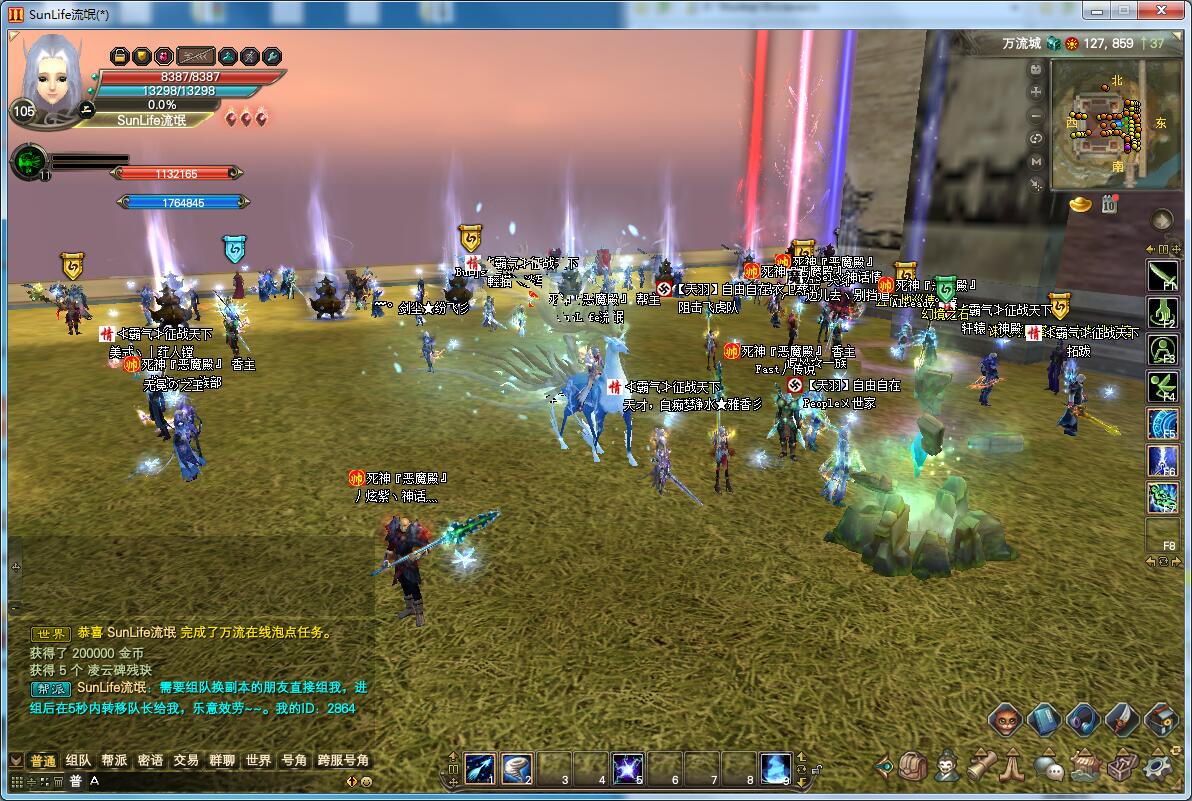Use the tornado skill in hotbar slot 2

(x=516, y=768)
